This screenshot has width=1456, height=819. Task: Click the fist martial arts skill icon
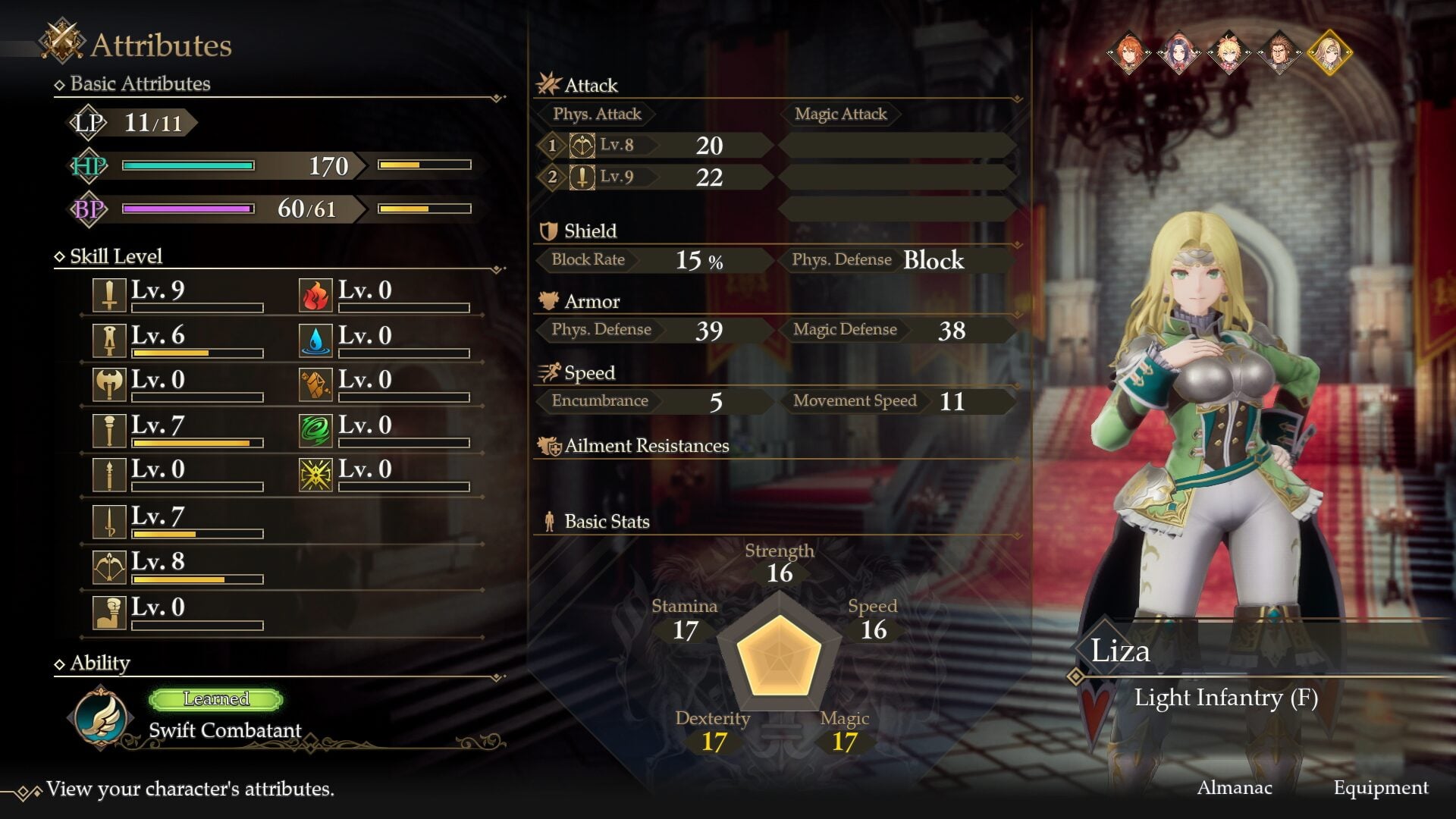[109, 613]
